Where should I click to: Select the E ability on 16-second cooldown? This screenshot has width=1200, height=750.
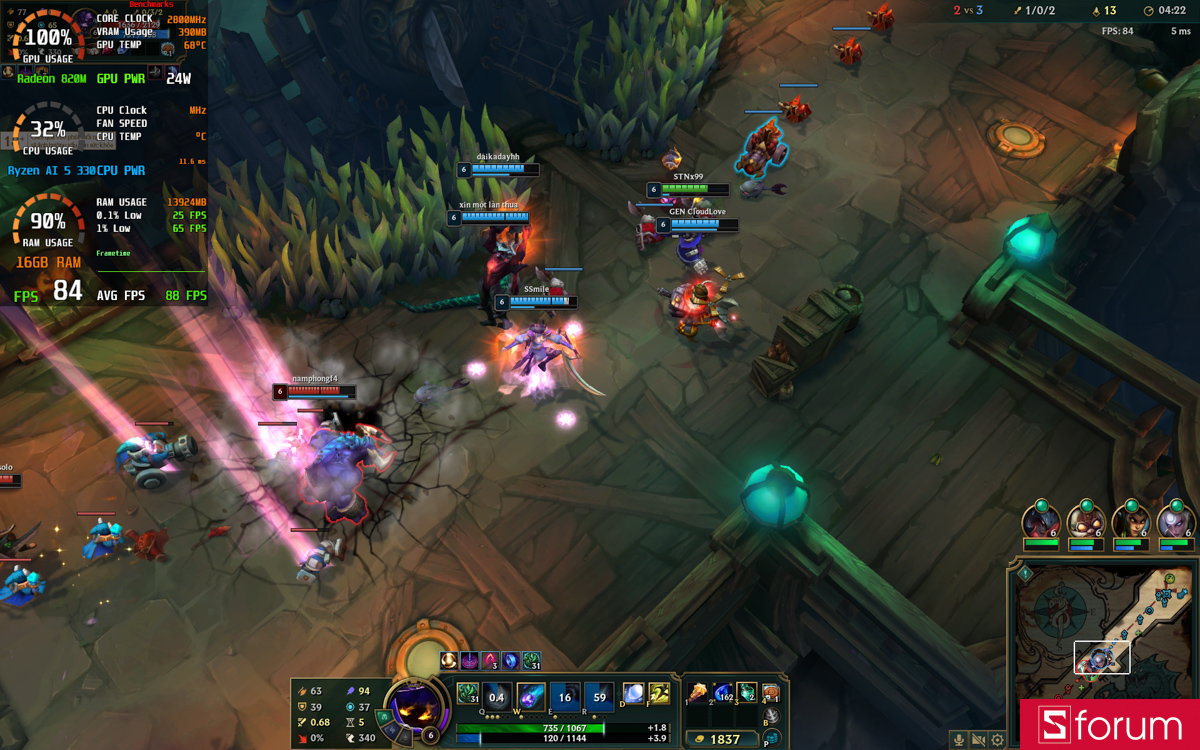coord(565,696)
